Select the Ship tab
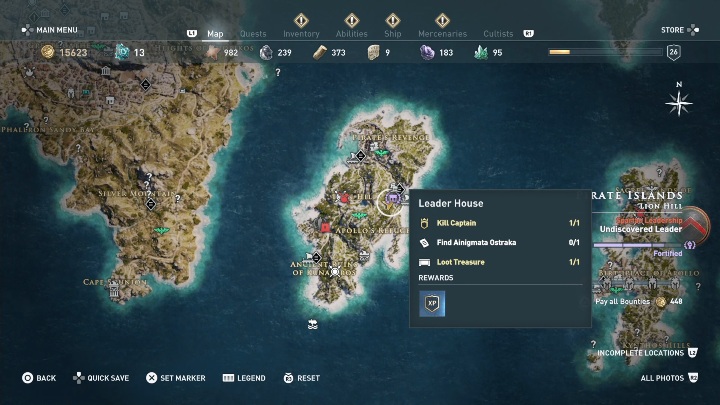 [392, 34]
